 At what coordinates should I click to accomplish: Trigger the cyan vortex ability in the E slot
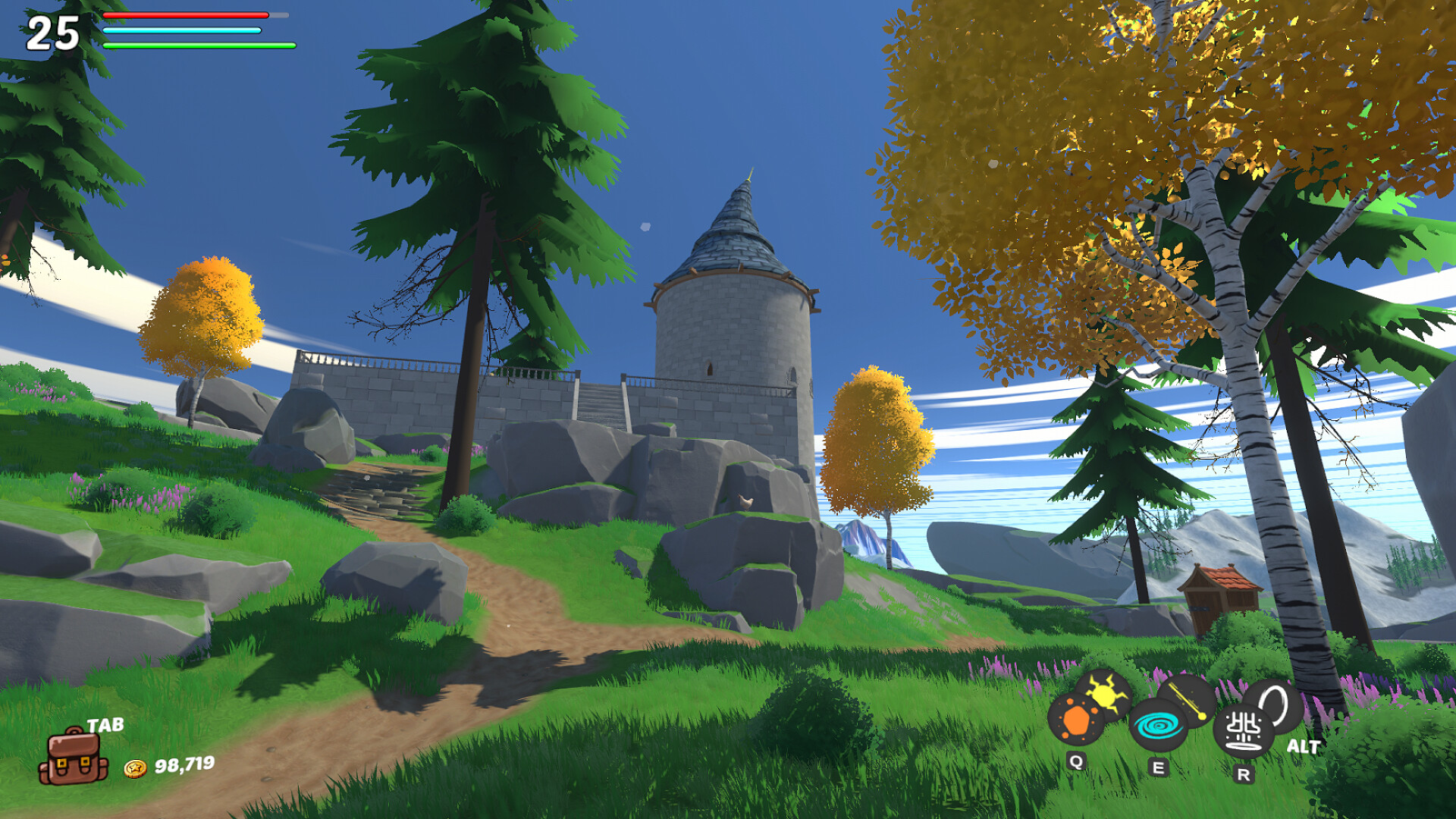tap(1158, 726)
